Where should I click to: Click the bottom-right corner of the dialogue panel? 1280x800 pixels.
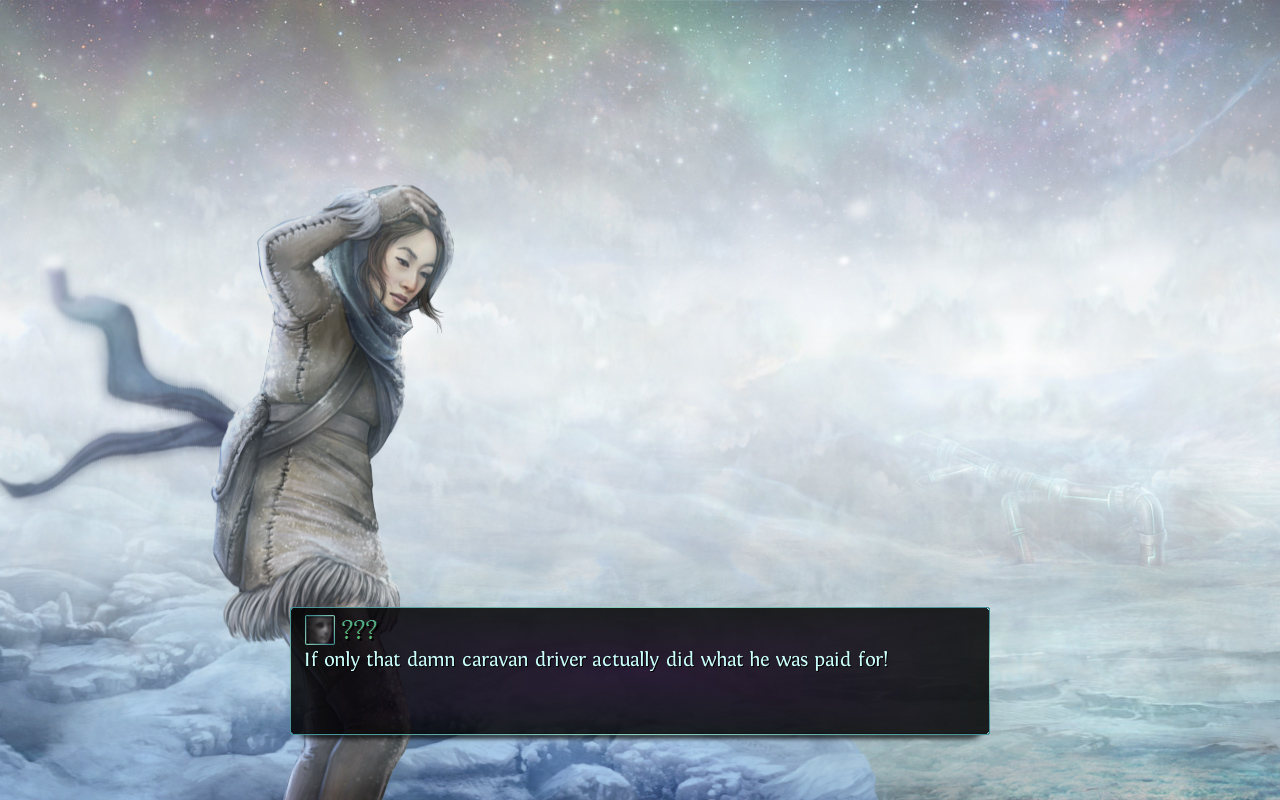click(985, 731)
